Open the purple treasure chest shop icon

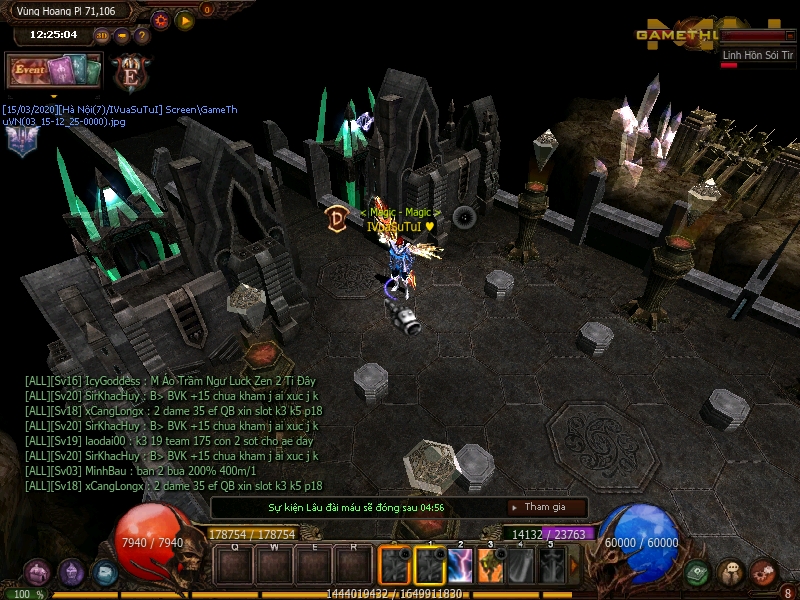click(38, 573)
